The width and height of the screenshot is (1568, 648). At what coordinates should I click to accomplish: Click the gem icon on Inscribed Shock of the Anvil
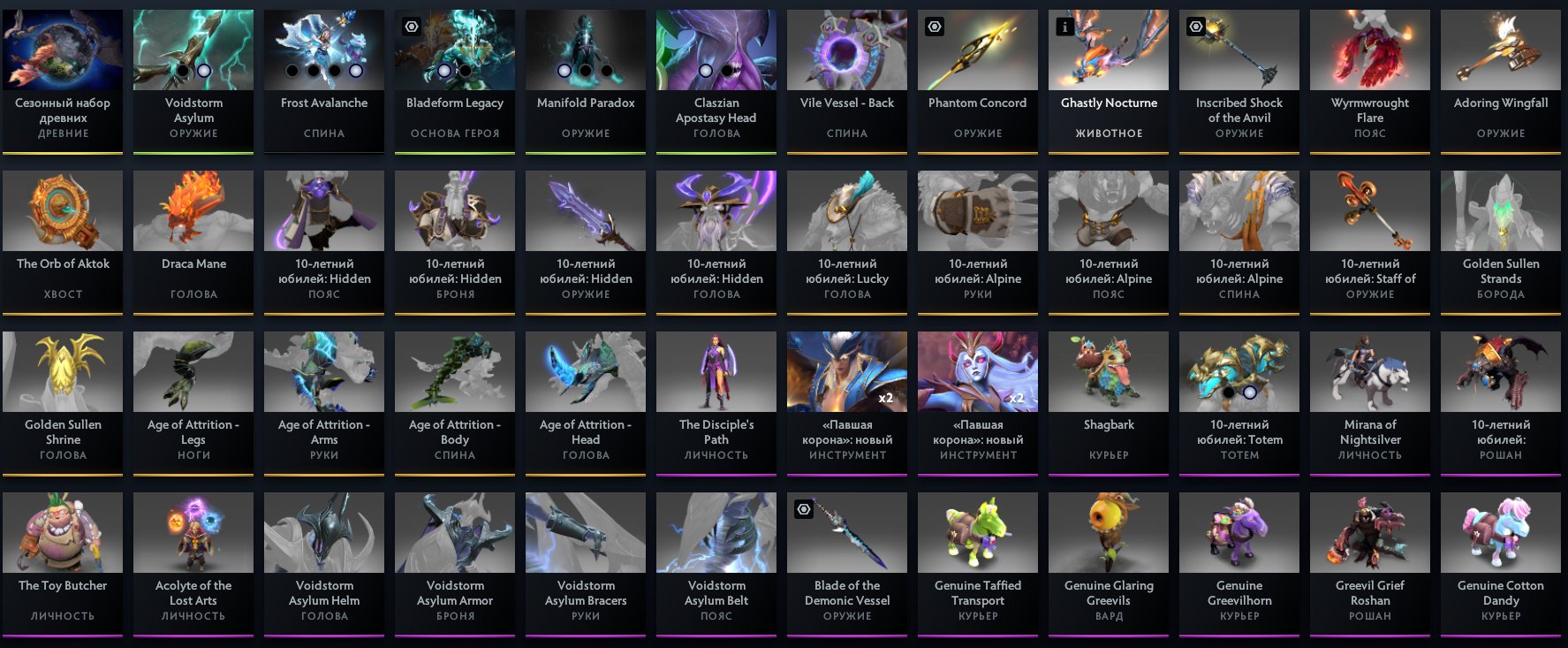(1195, 27)
